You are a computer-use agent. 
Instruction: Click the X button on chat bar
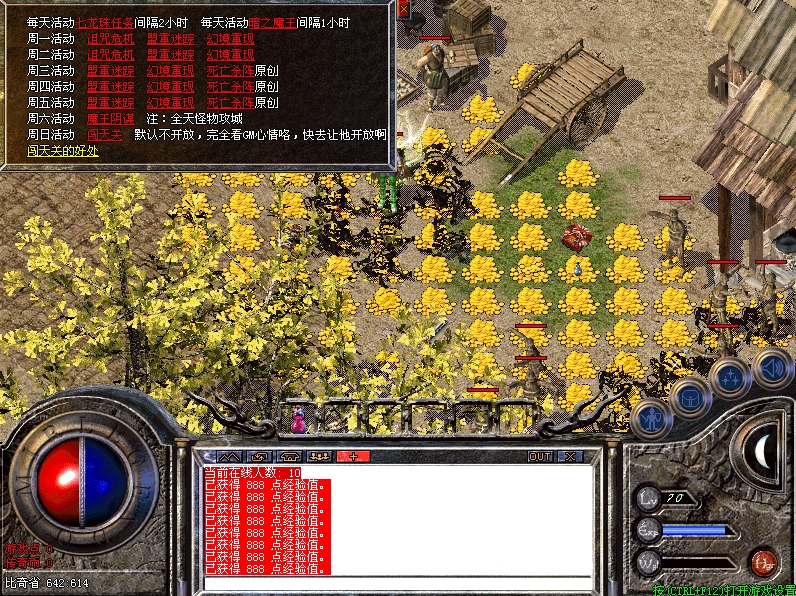tap(569, 457)
